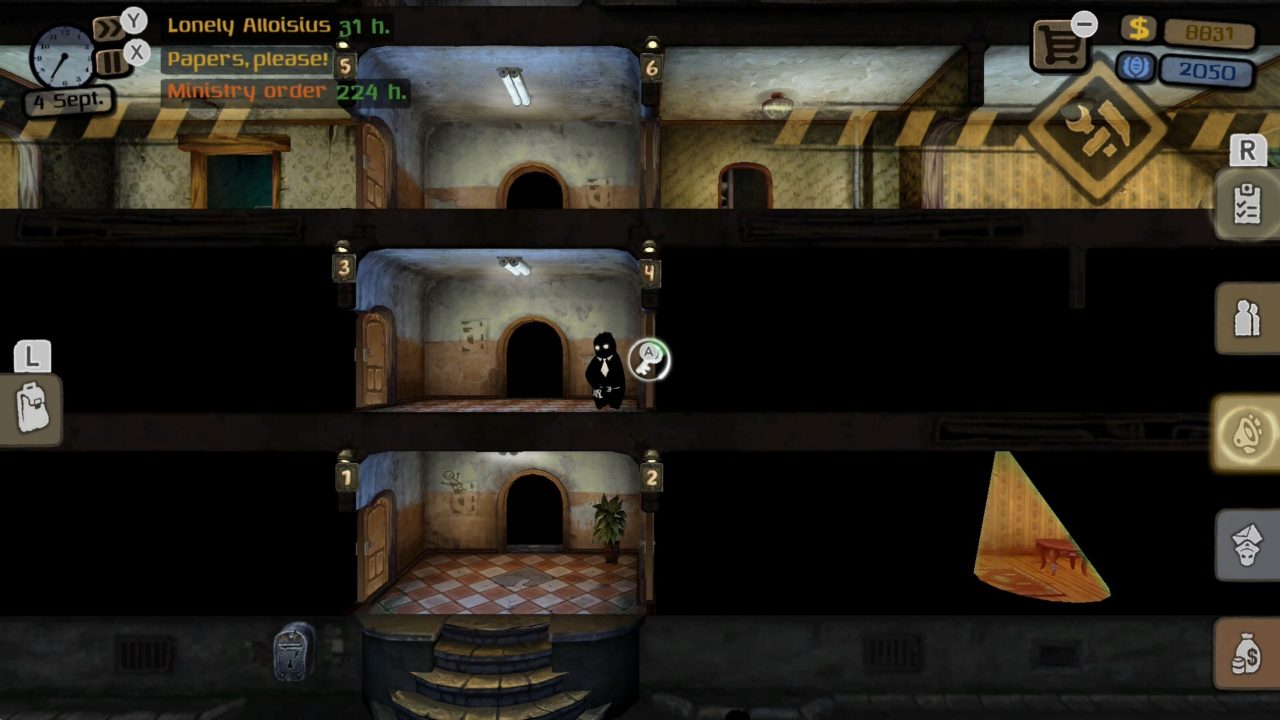Click the L shoulder button label
Viewport: 1280px width, 720px height.
point(31,356)
